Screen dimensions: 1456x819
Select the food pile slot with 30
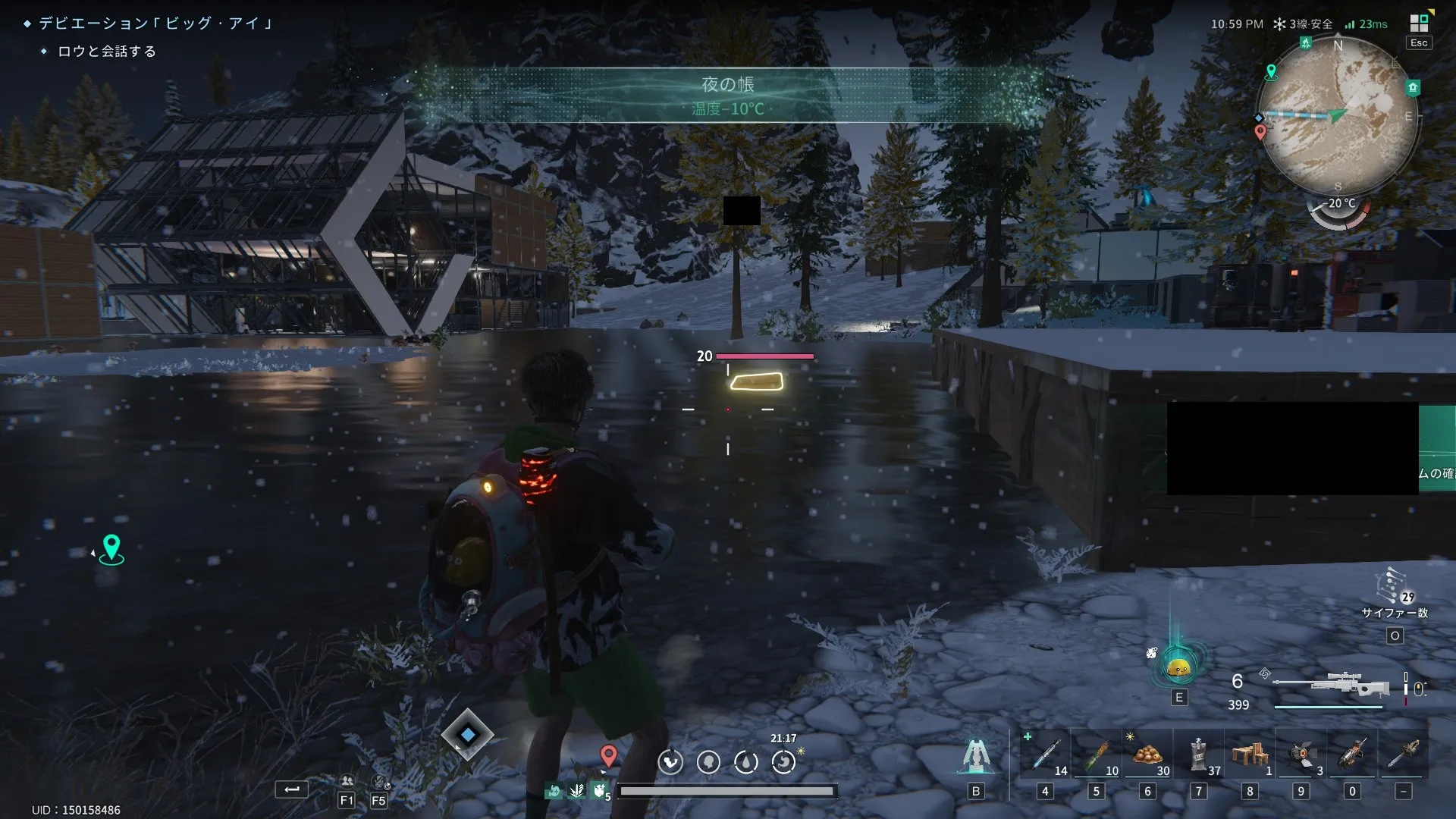pos(1147,755)
